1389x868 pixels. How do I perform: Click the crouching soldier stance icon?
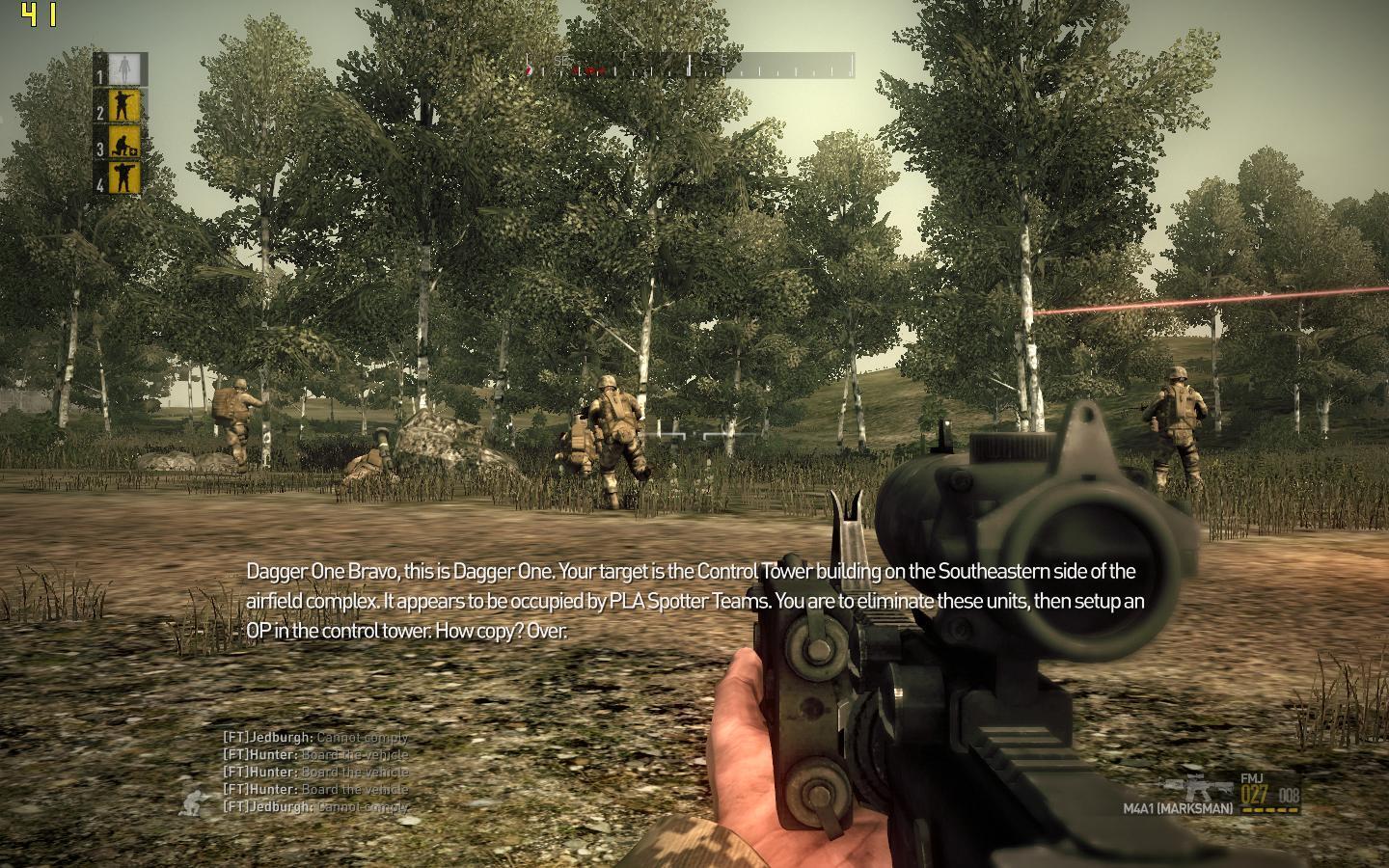coord(198,801)
